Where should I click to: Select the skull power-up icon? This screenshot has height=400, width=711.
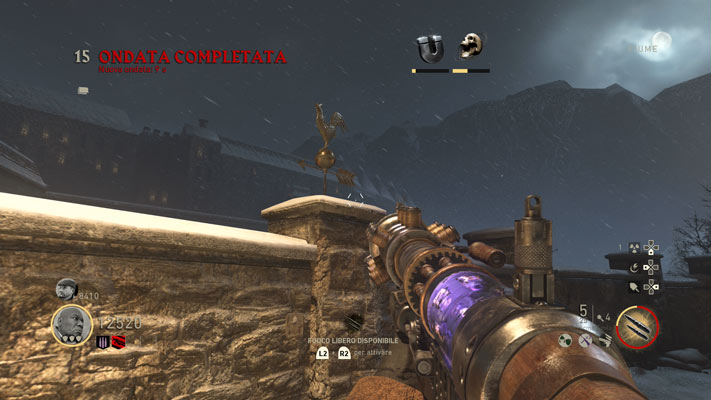469,46
